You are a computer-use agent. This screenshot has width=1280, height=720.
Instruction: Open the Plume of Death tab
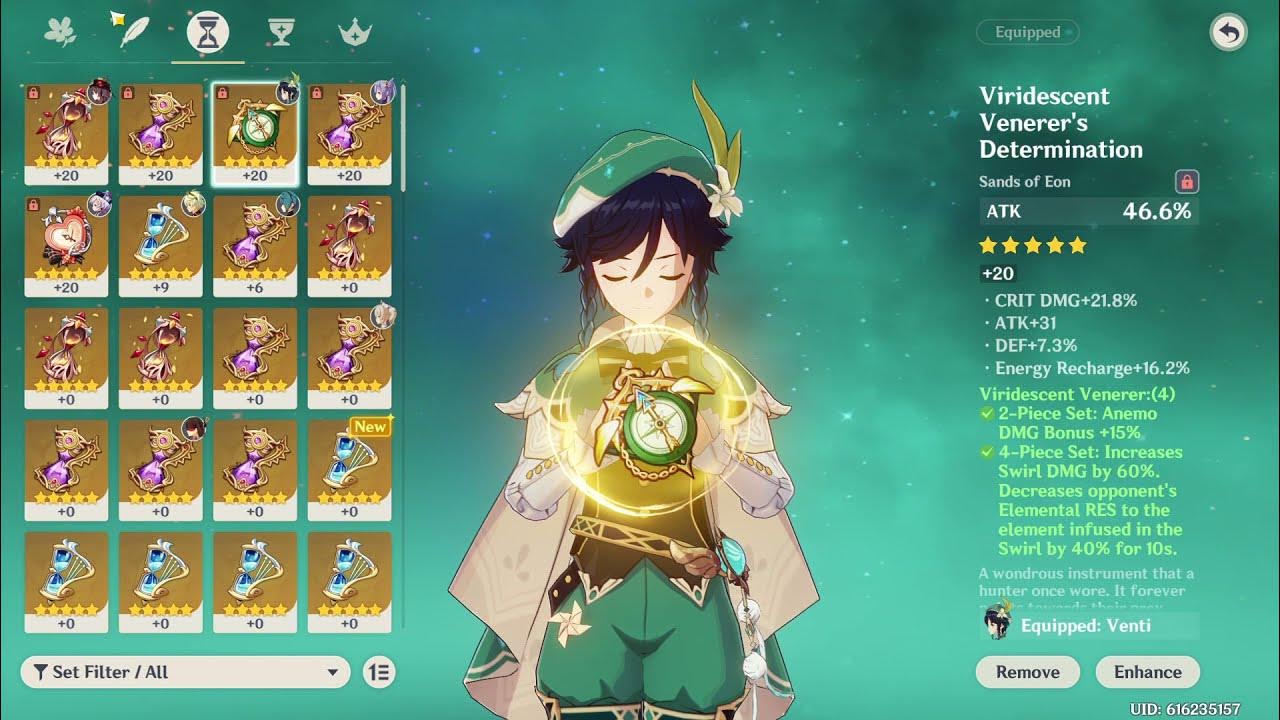click(134, 33)
